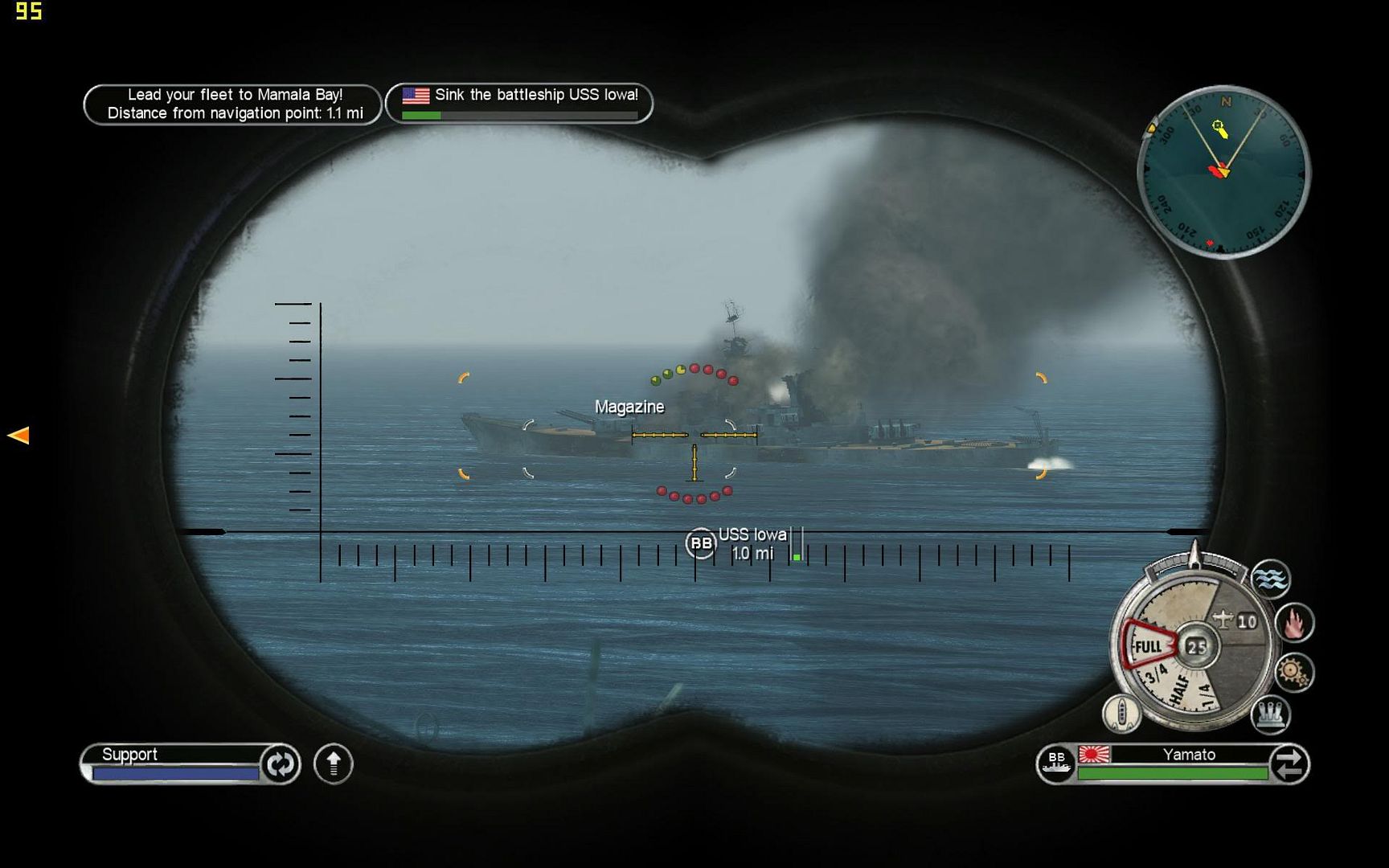Select the engine repair gear icon

1293,673
